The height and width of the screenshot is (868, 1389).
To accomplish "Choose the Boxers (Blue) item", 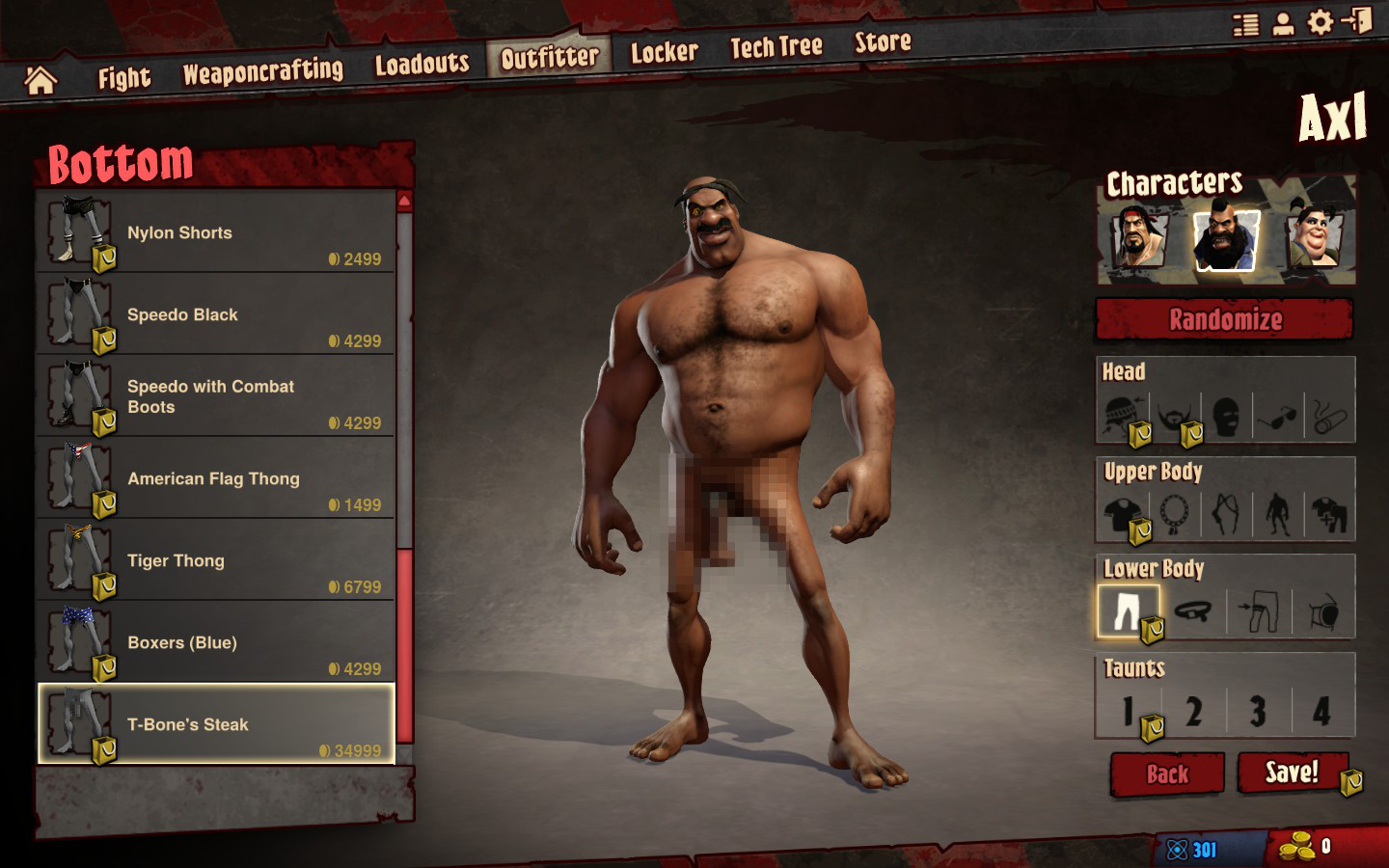I will (216, 642).
